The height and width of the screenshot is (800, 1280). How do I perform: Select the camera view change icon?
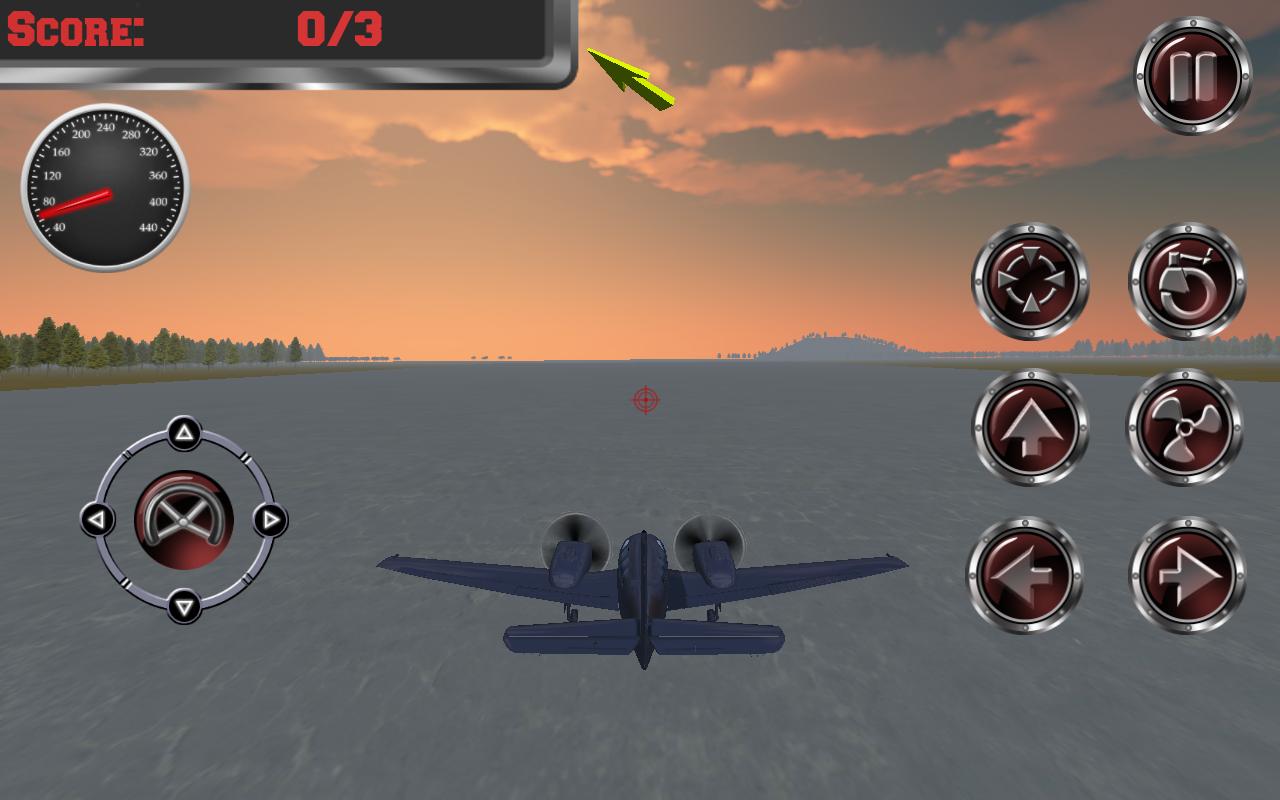click(1030, 283)
